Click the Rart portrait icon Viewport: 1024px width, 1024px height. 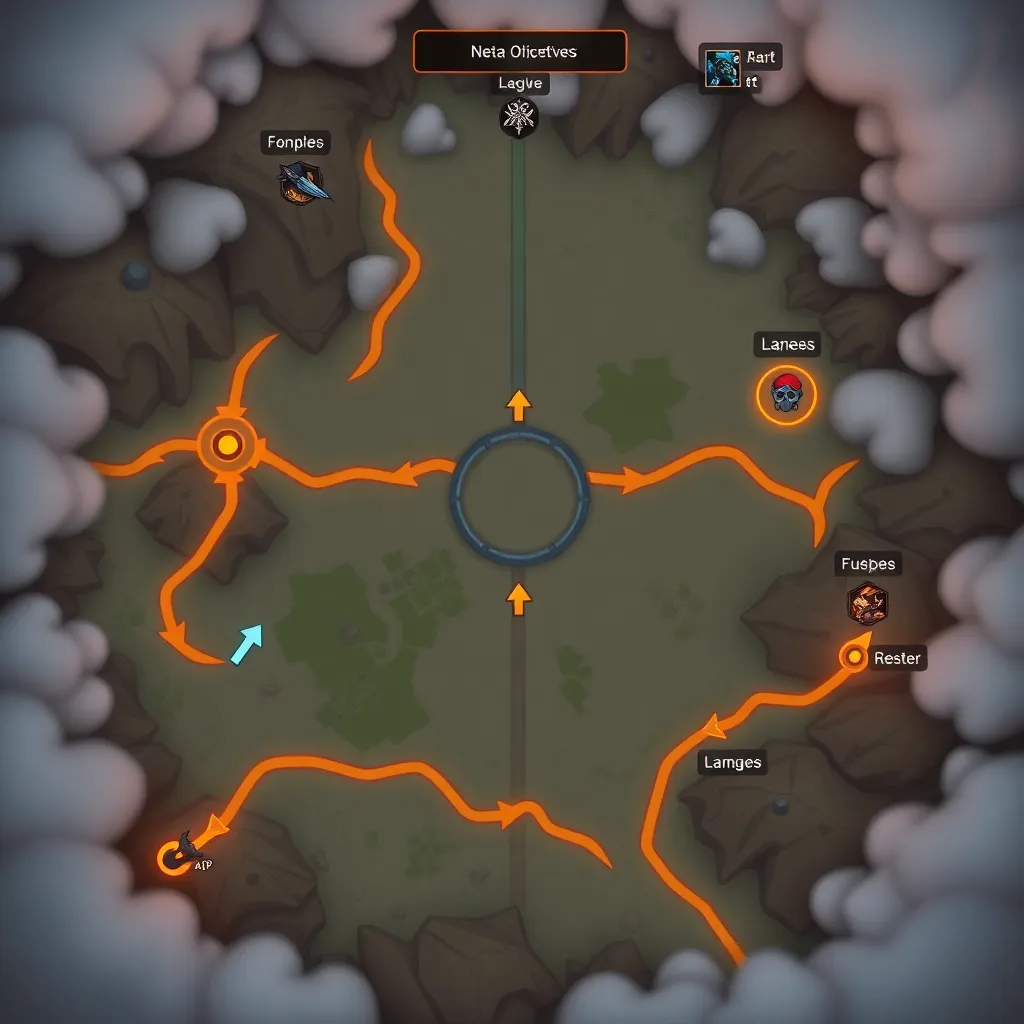pyautogui.click(x=720, y=68)
